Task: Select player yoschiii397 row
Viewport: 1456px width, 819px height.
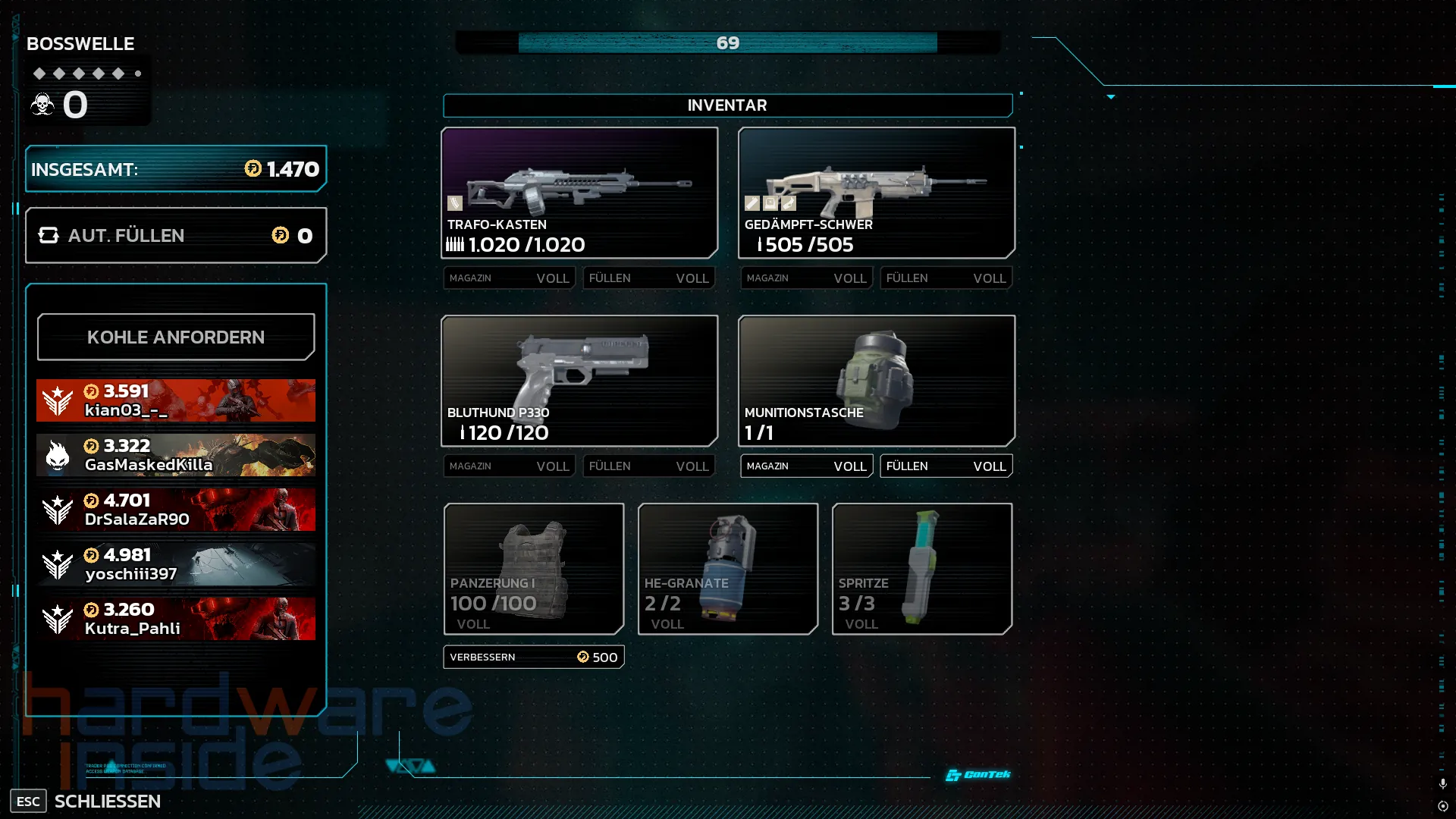Action: click(x=175, y=564)
